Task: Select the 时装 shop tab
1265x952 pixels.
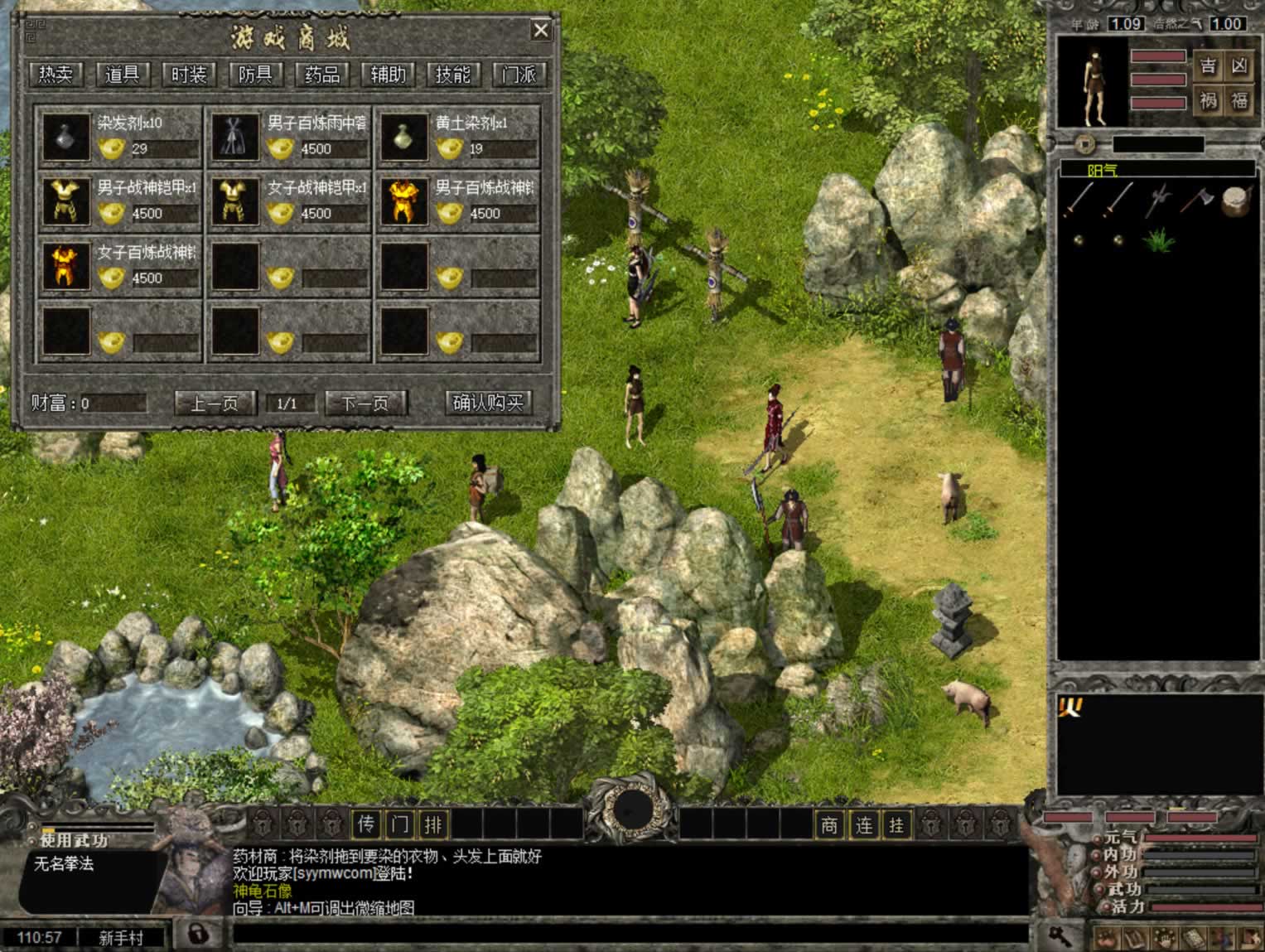Action: click(x=189, y=75)
